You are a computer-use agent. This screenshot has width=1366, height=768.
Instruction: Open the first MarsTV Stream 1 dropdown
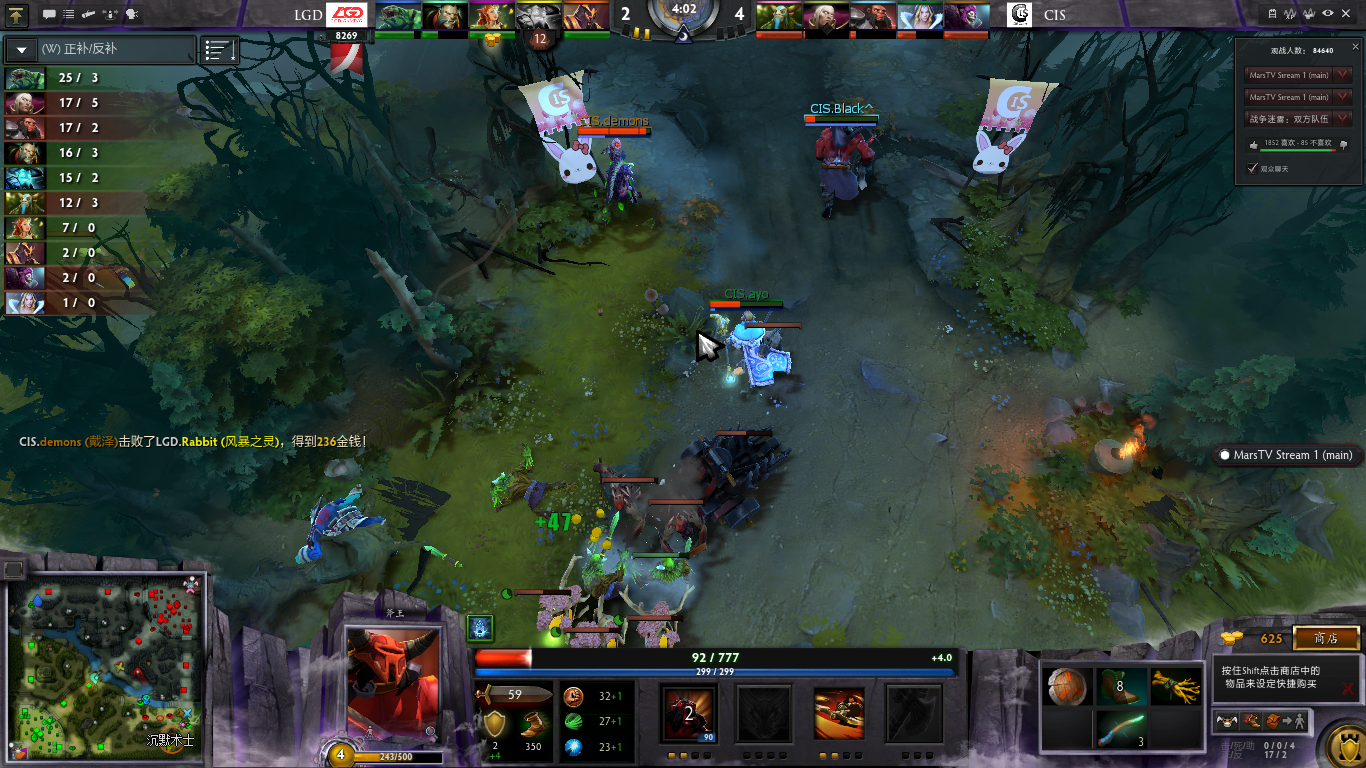pyautogui.click(x=1343, y=75)
